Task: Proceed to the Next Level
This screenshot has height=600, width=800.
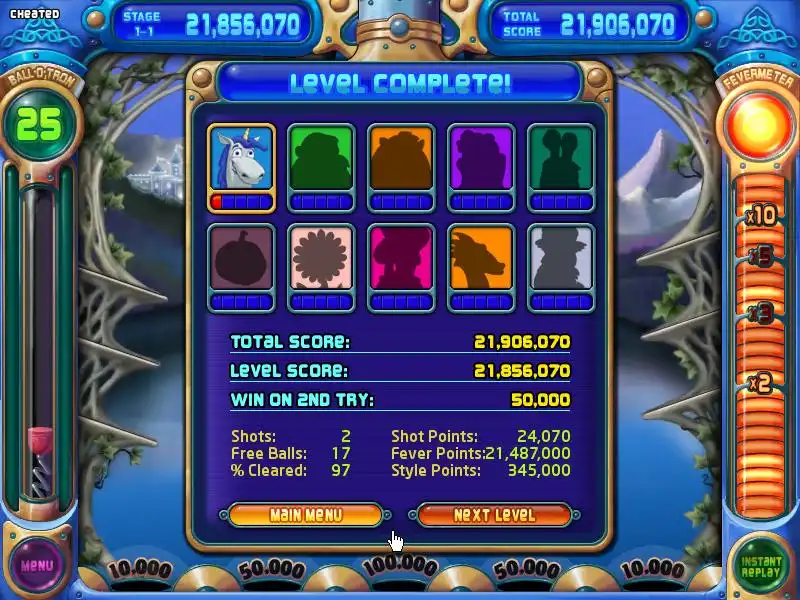Action: click(x=494, y=515)
